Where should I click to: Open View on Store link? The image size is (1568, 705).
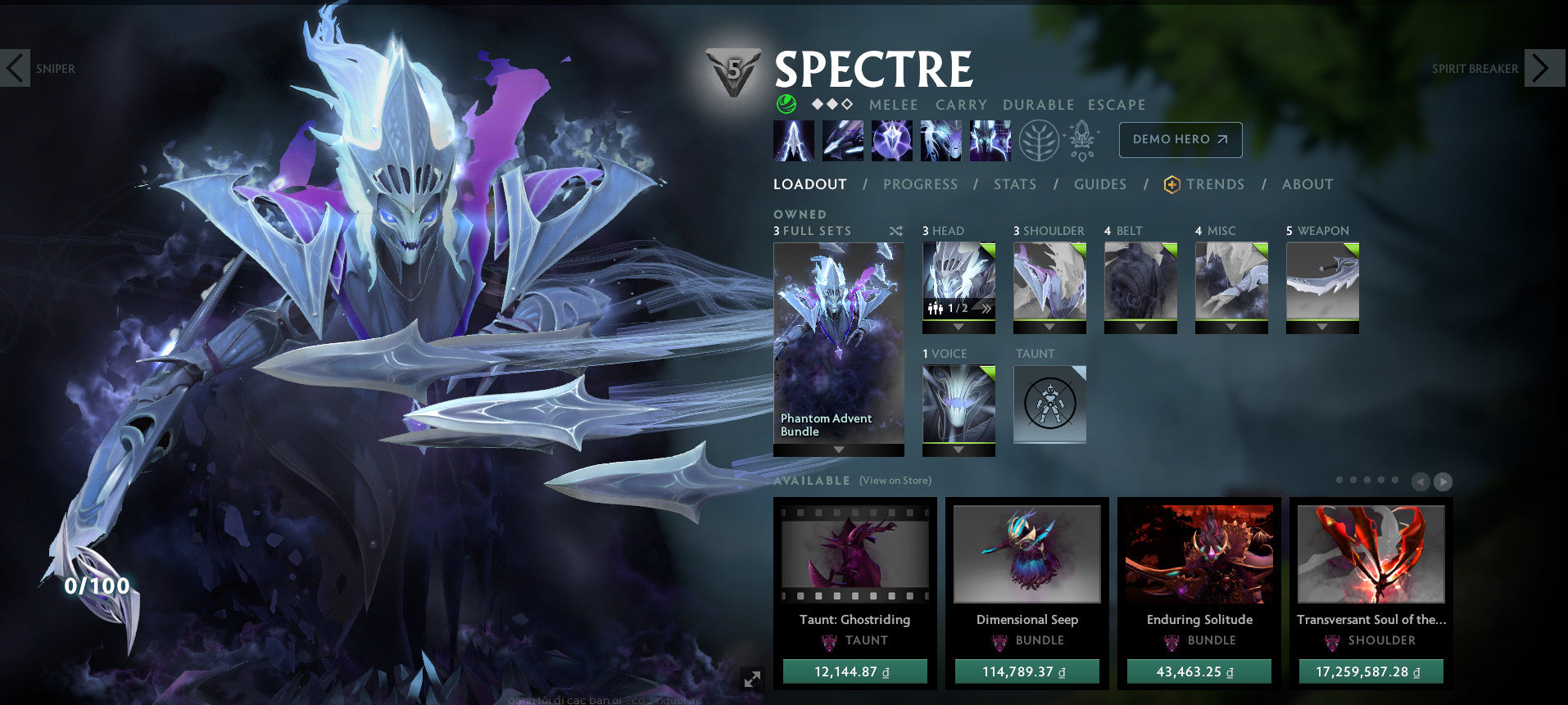(x=895, y=481)
